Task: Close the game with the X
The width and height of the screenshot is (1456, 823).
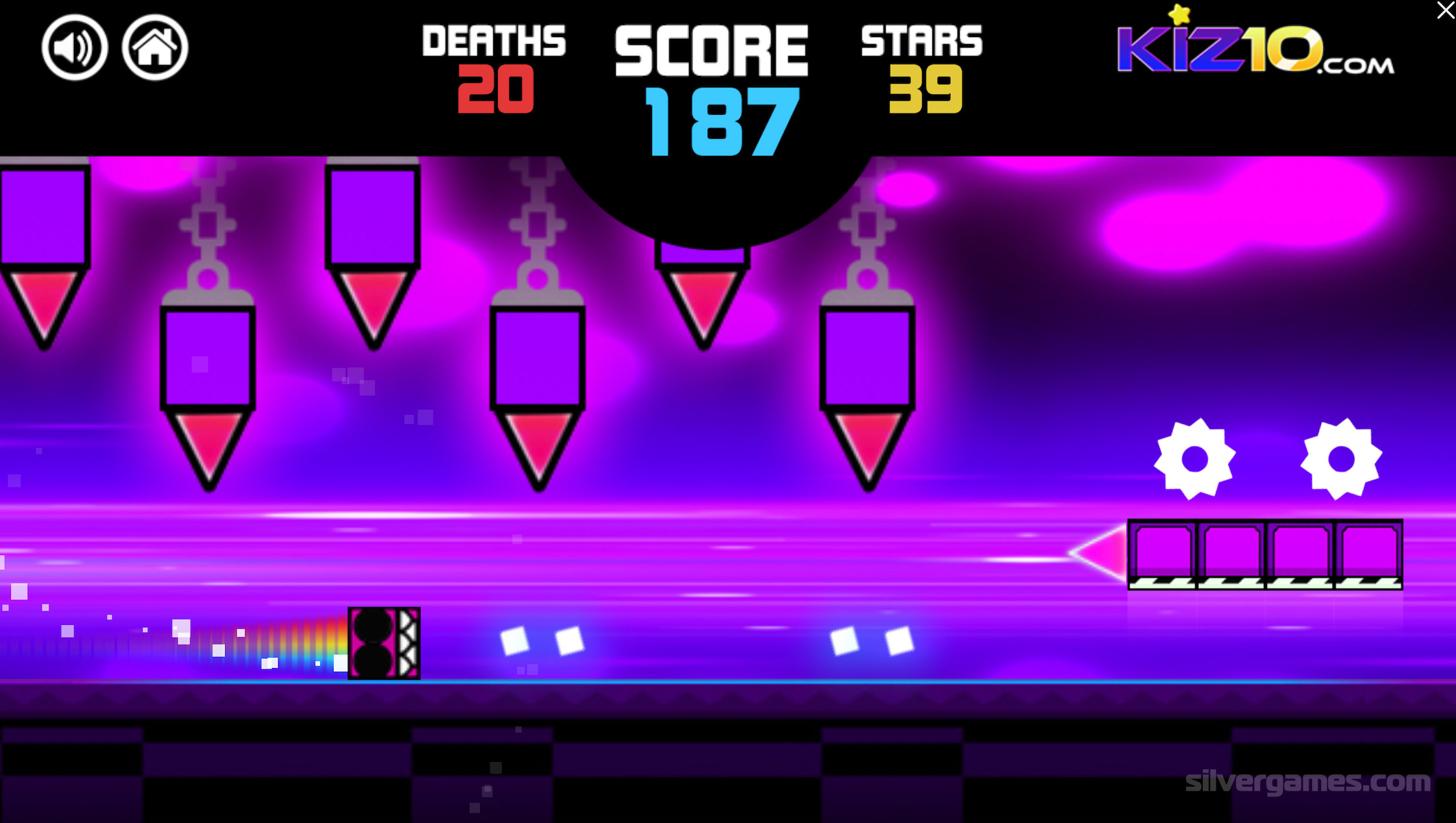Action: tap(1446, 10)
